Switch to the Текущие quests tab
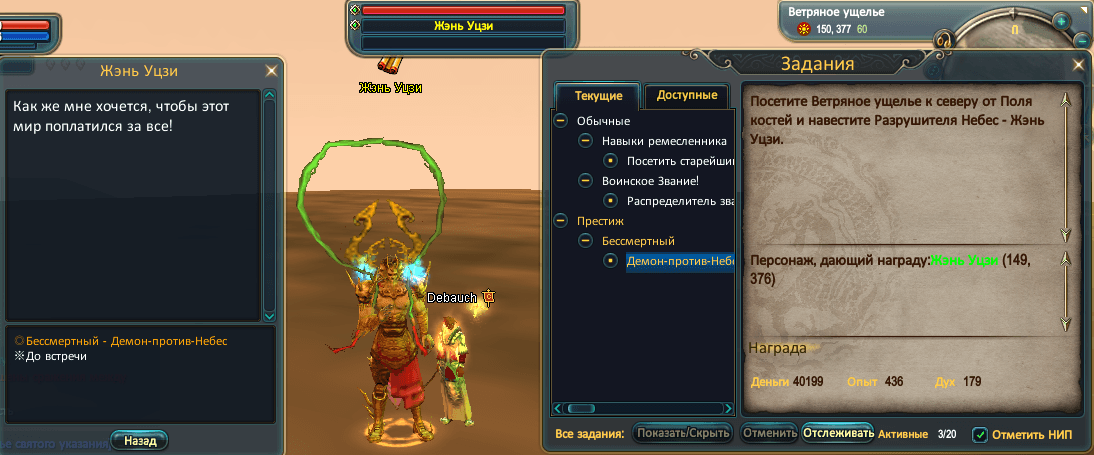 598,96
